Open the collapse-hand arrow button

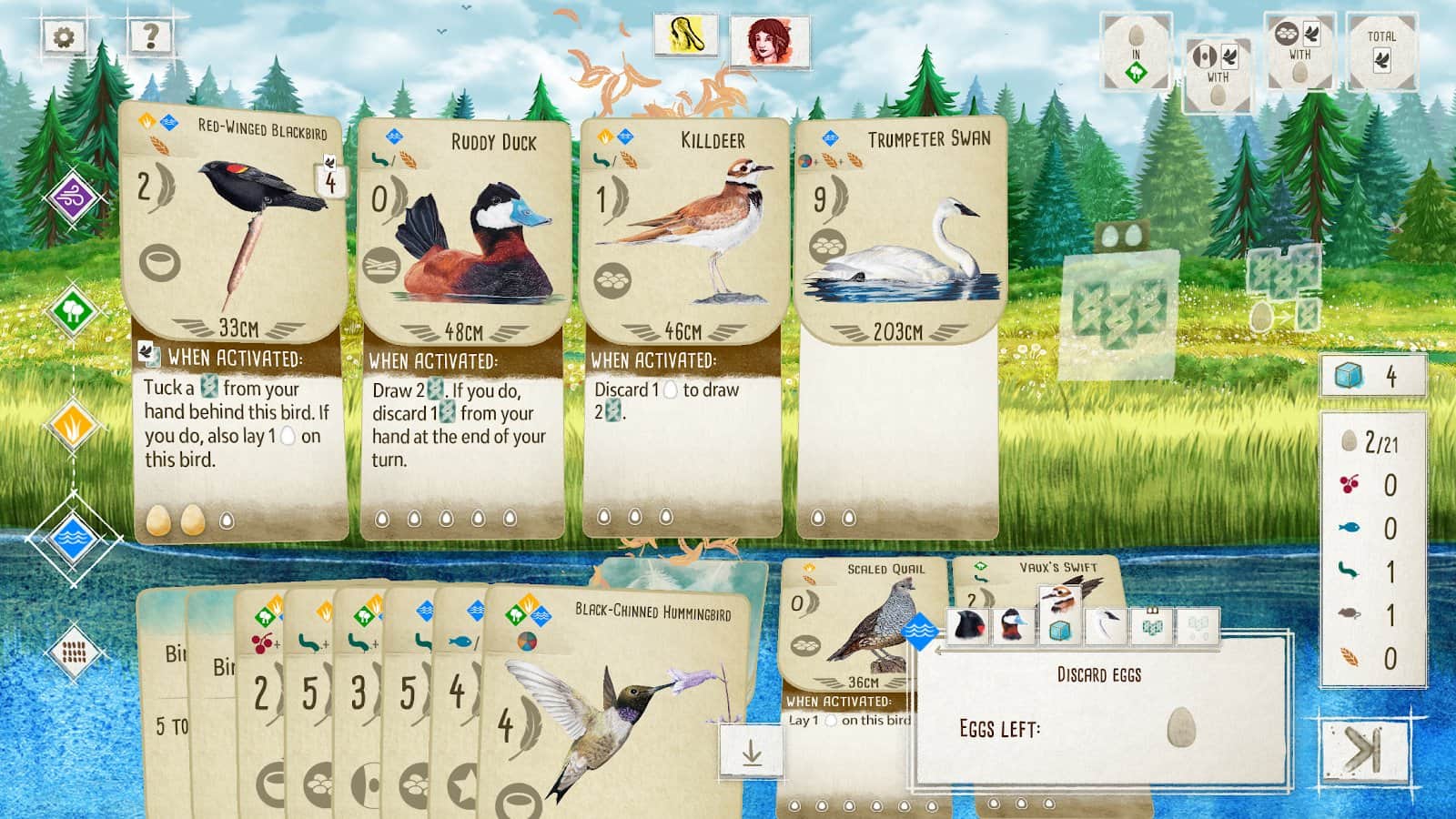[751, 751]
